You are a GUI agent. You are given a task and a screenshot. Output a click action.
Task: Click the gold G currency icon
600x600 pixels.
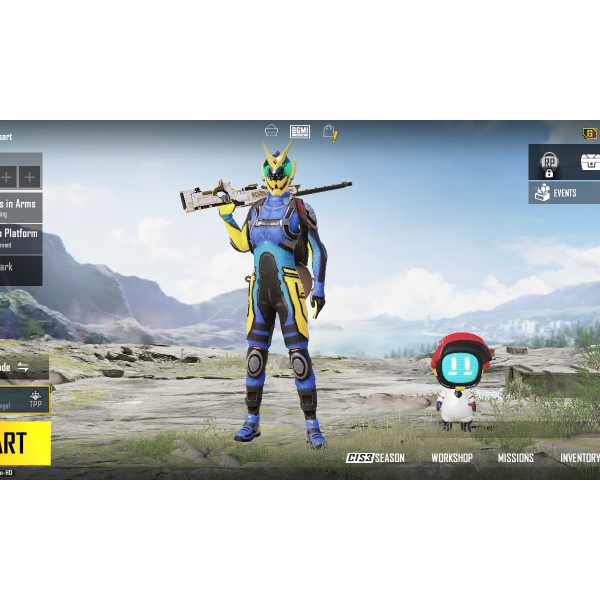point(590,134)
